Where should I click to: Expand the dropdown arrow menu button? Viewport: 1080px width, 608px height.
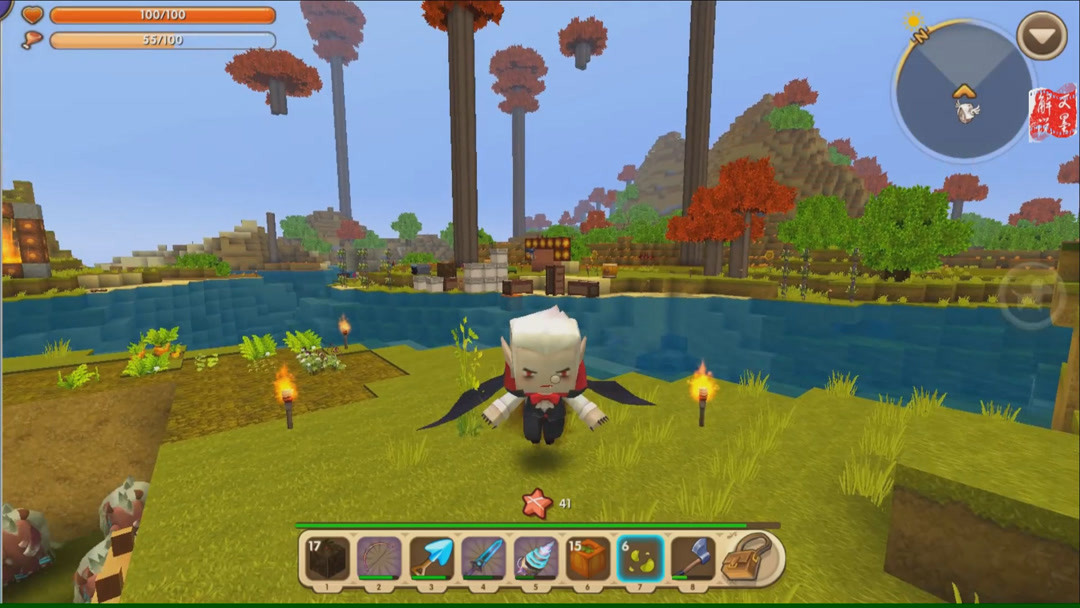coord(1041,36)
